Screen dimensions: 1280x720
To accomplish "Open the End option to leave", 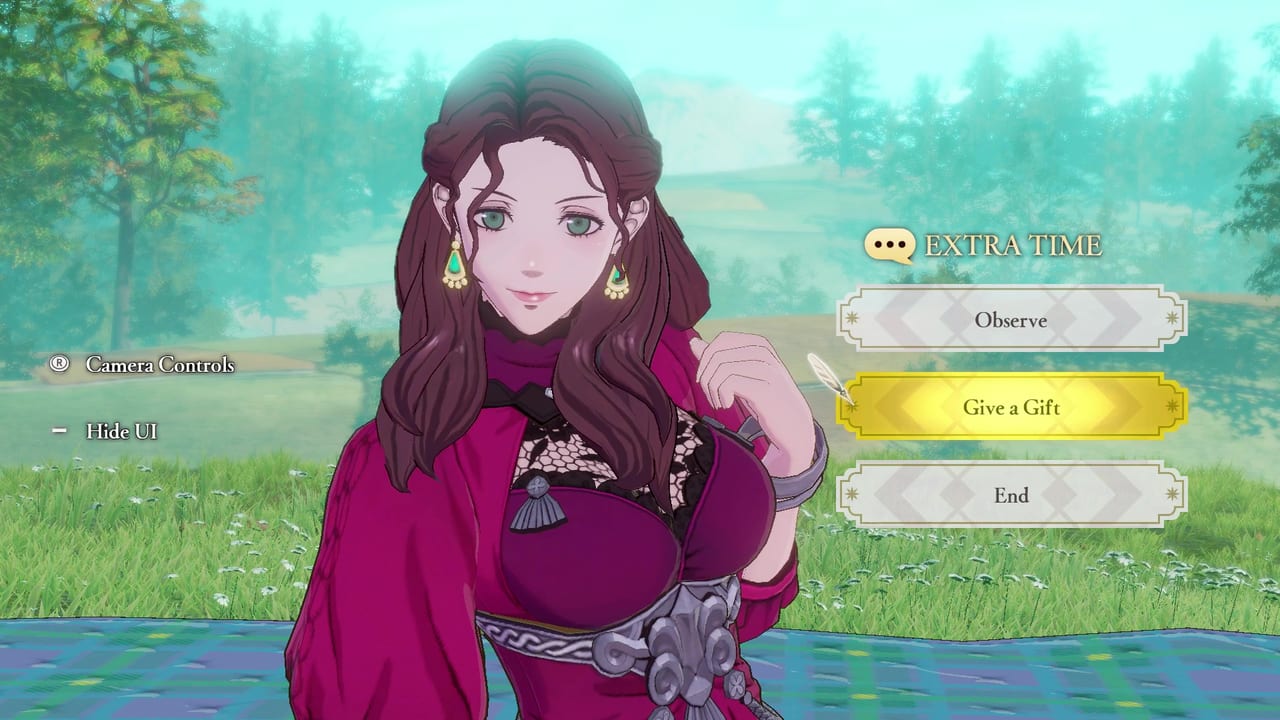I will tap(1013, 496).
